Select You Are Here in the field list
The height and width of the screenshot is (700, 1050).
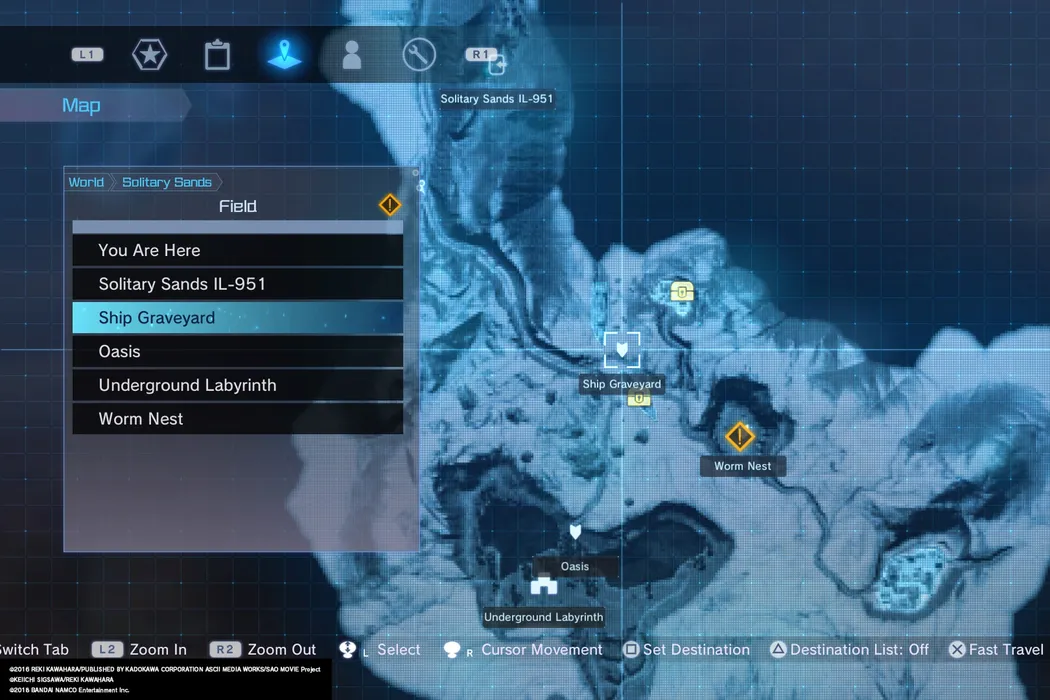point(237,250)
